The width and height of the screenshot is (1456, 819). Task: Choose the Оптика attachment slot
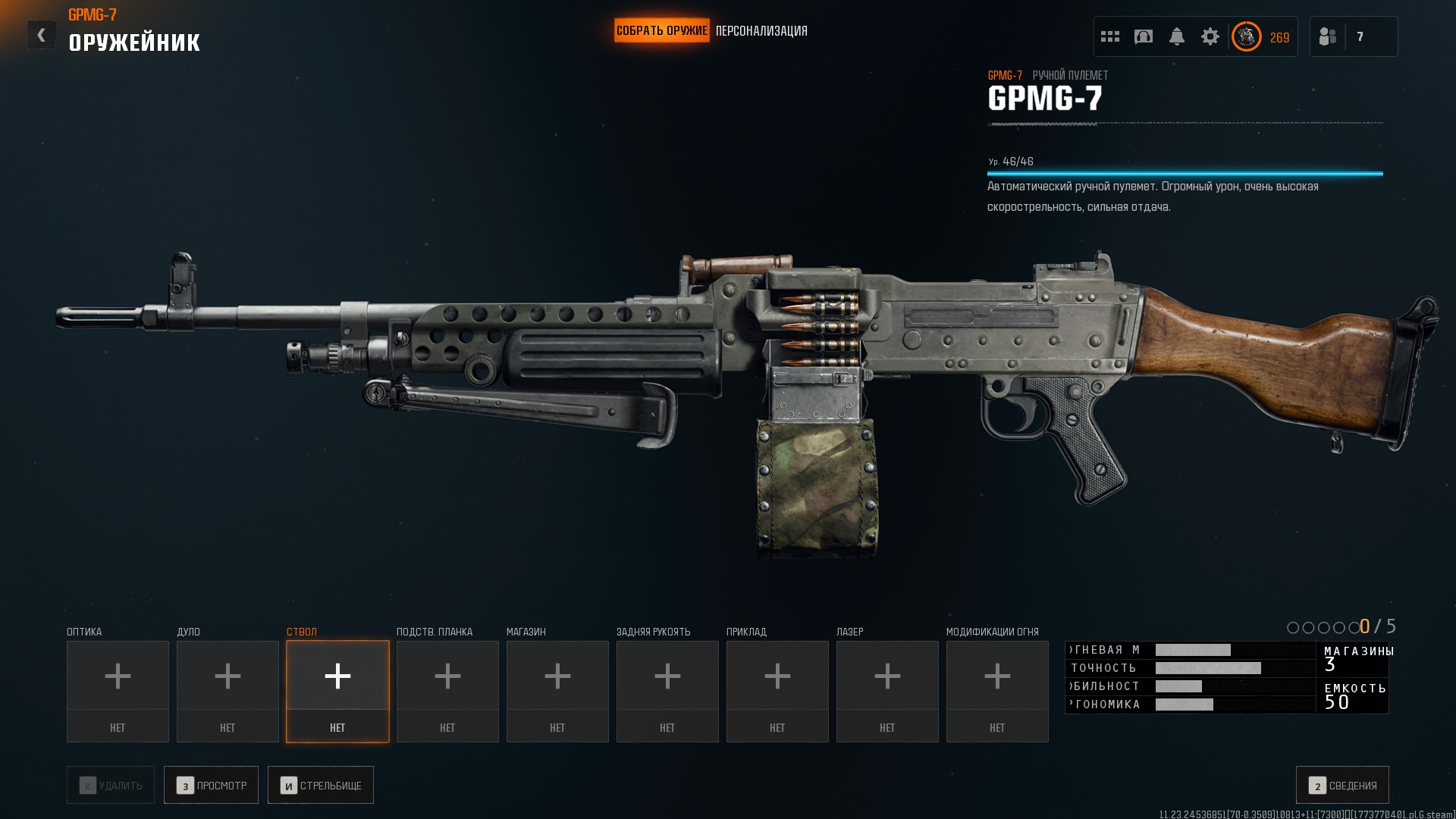(x=118, y=691)
